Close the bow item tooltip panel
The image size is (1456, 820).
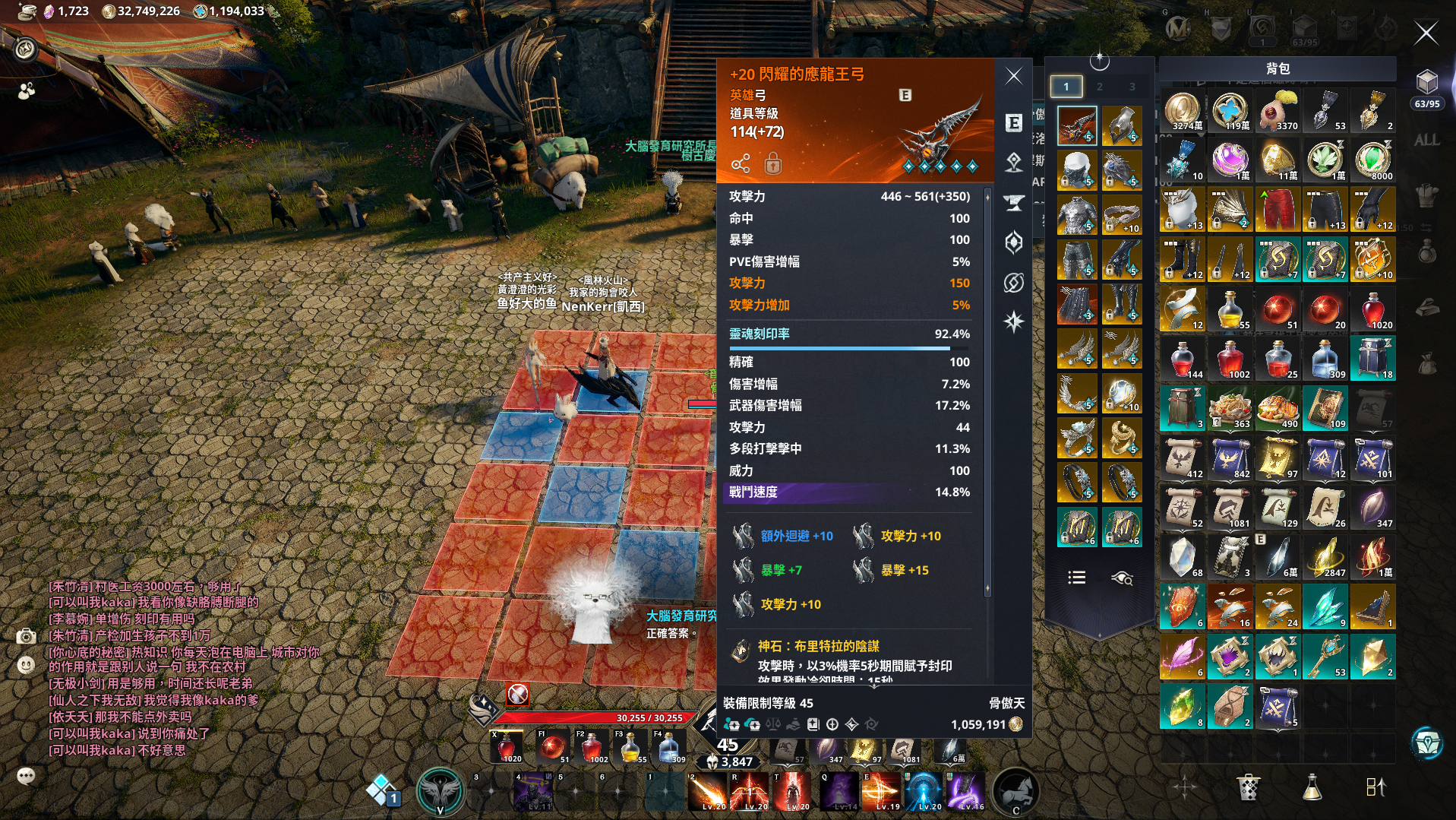[x=1014, y=76]
